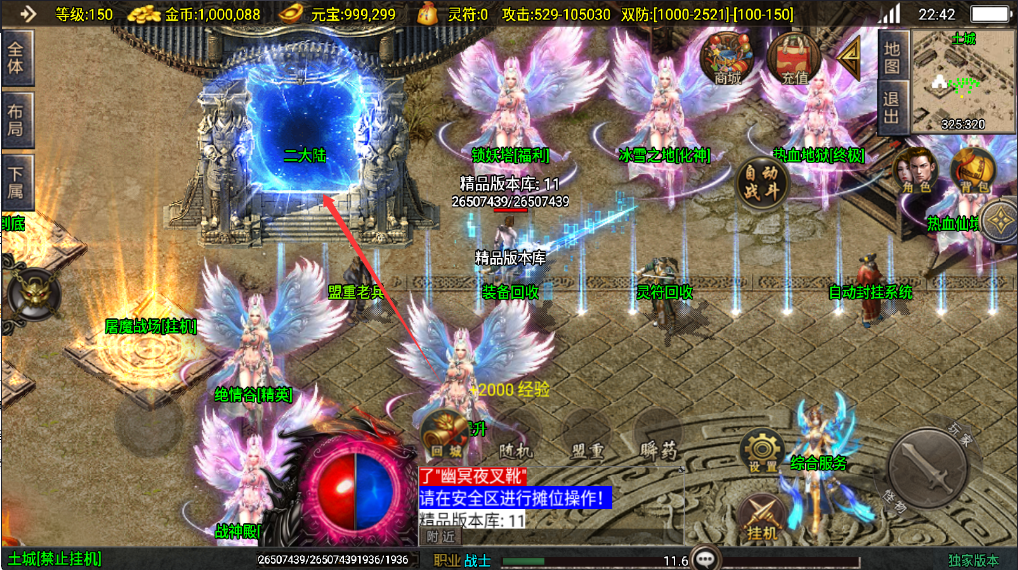This screenshot has height=570, width=1018.
Task: Open the 充值 recharge bag icon
Action: (x=795, y=58)
